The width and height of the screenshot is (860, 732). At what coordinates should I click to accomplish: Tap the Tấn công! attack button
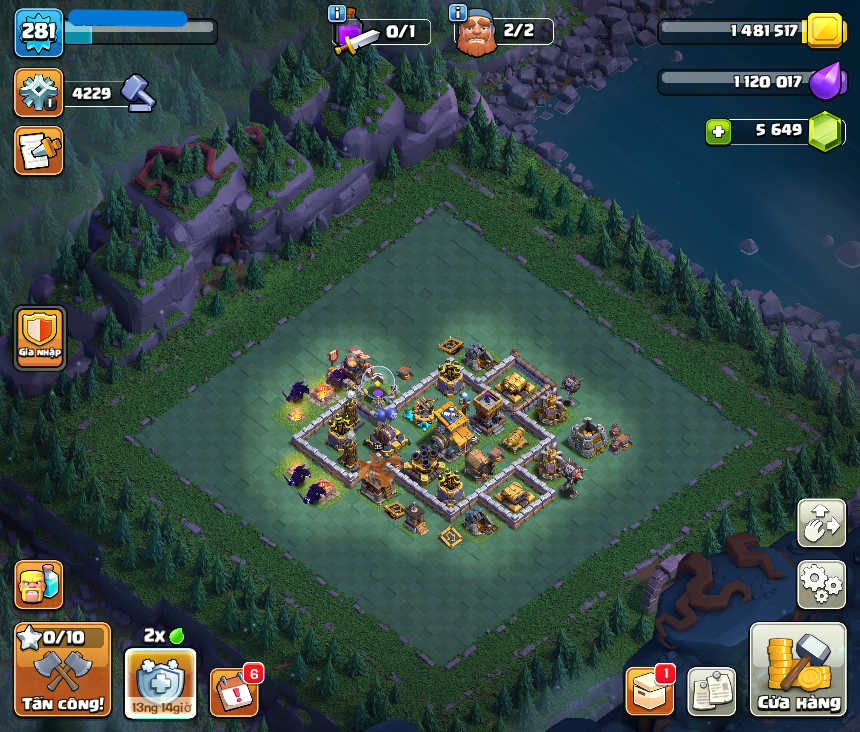pyautogui.click(x=62, y=669)
